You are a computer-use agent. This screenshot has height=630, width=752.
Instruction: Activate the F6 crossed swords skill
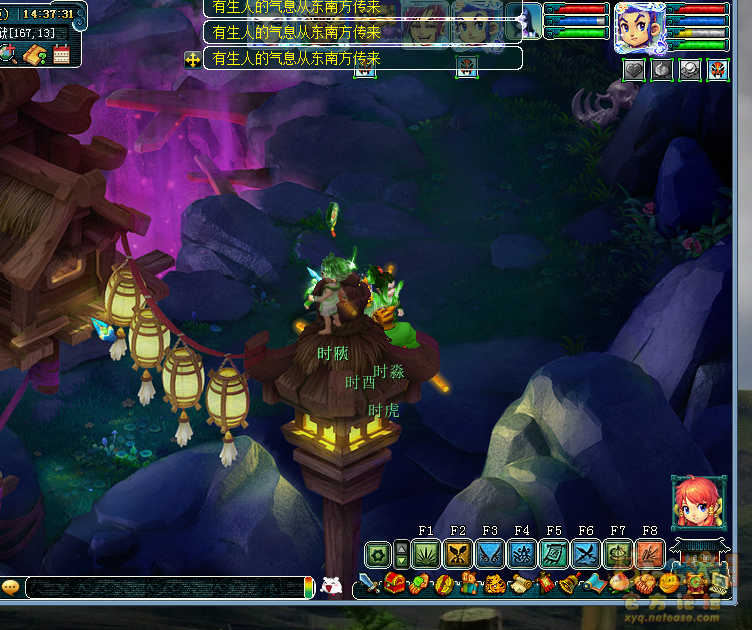point(586,553)
